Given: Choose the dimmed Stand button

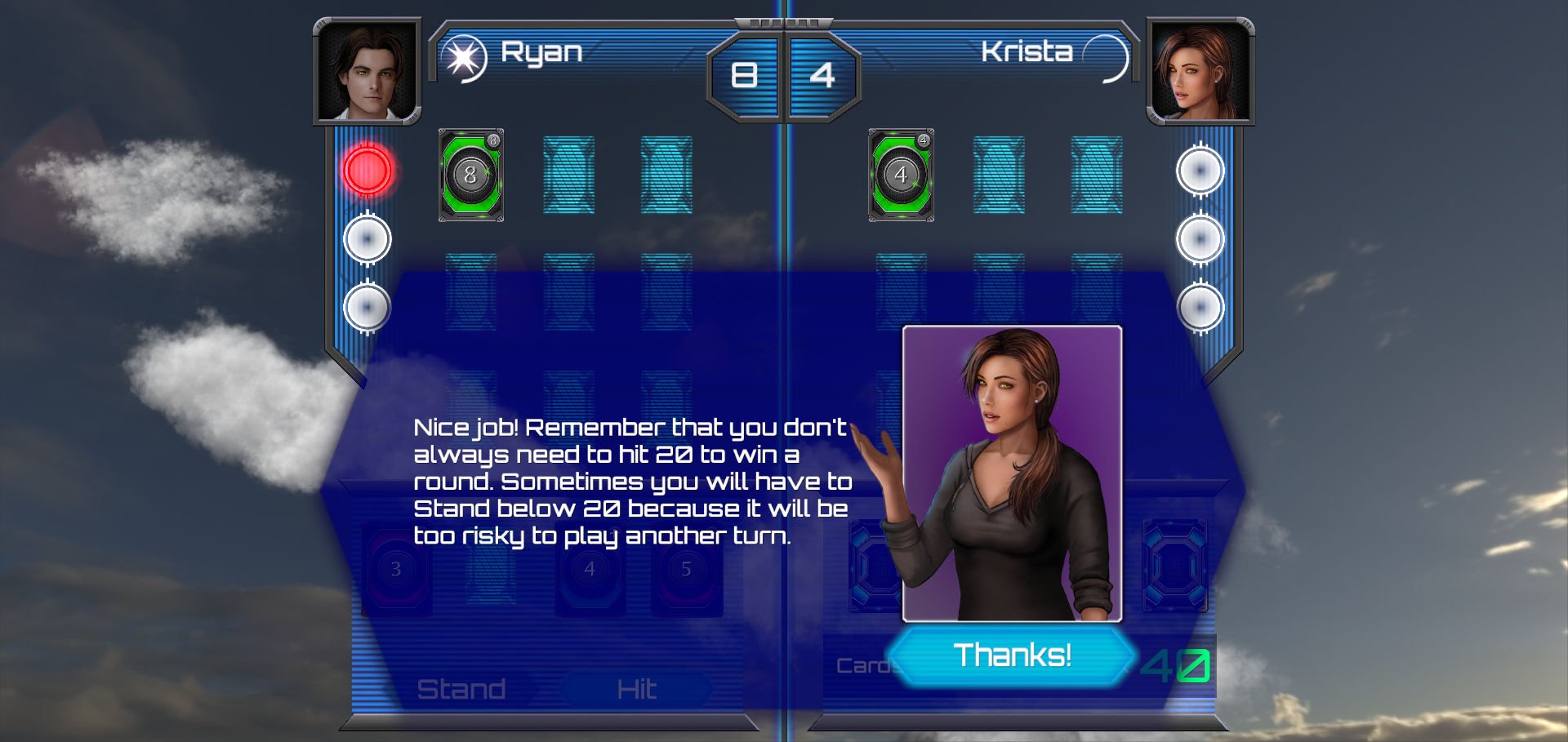Looking at the screenshot, I should [x=461, y=689].
